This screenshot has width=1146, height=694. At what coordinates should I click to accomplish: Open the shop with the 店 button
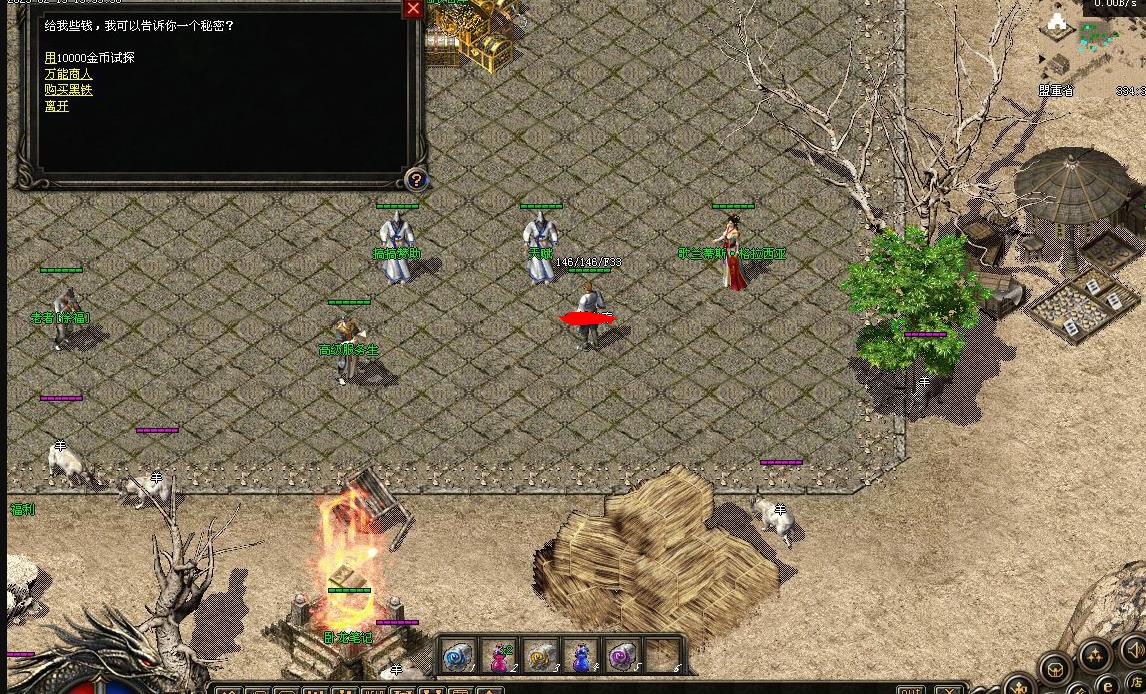coord(1137,686)
